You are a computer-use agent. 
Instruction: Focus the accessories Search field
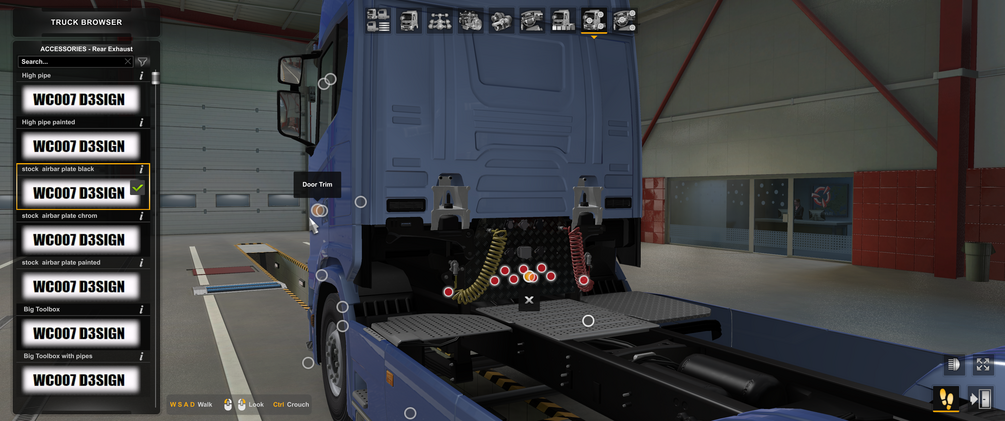pyautogui.click(x=70, y=62)
